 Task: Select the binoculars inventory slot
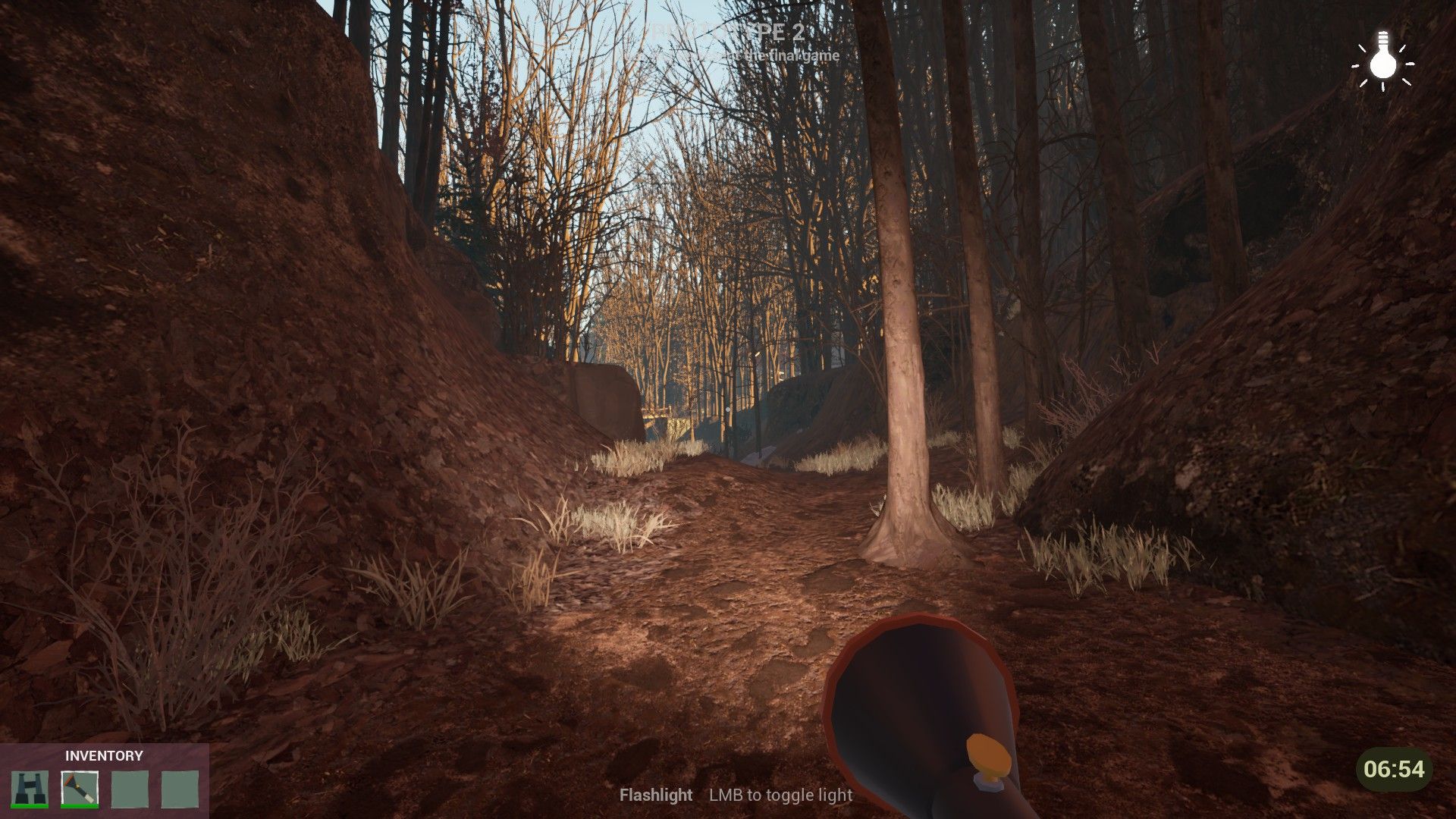(x=30, y=789)
